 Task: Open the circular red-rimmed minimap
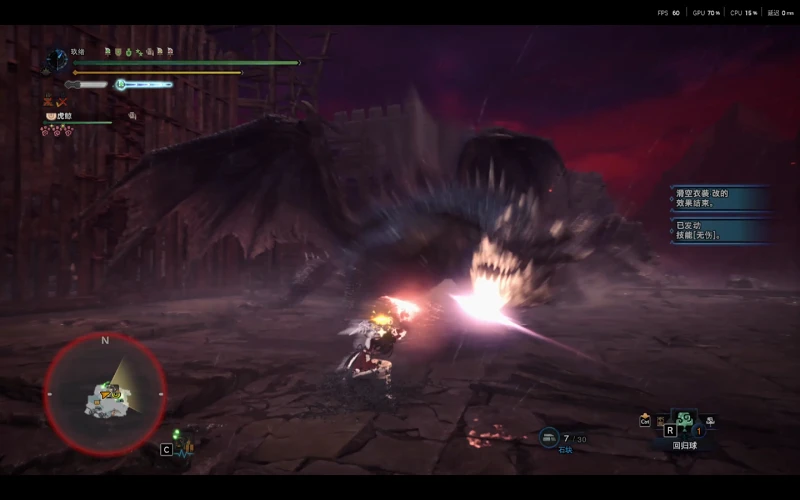104,393
